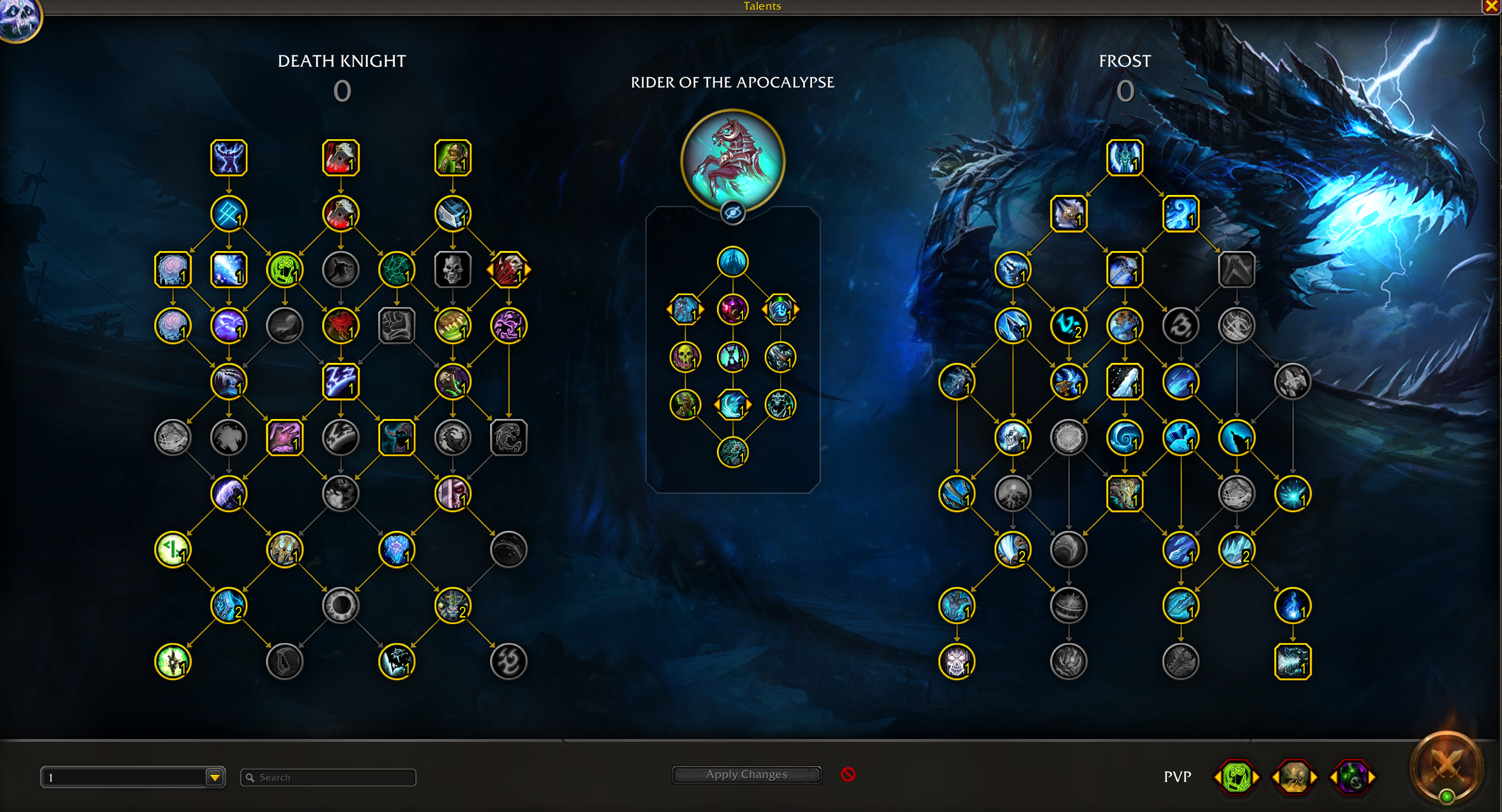Screen dimensions: 1502x812
Task: Toggle the hero talent eye icon
Action: coord(732,213)
